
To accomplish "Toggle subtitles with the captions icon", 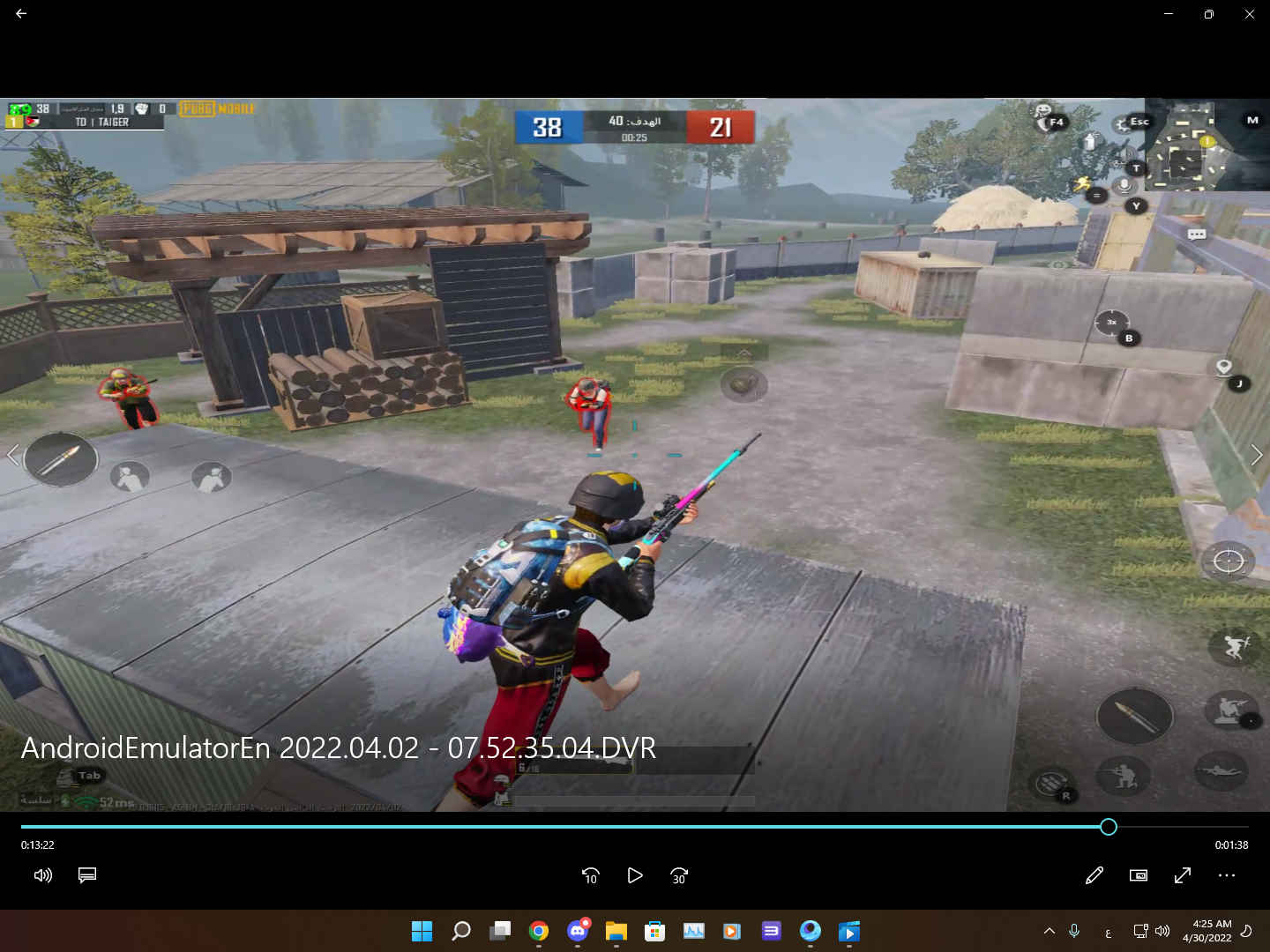I will point(86,875).
